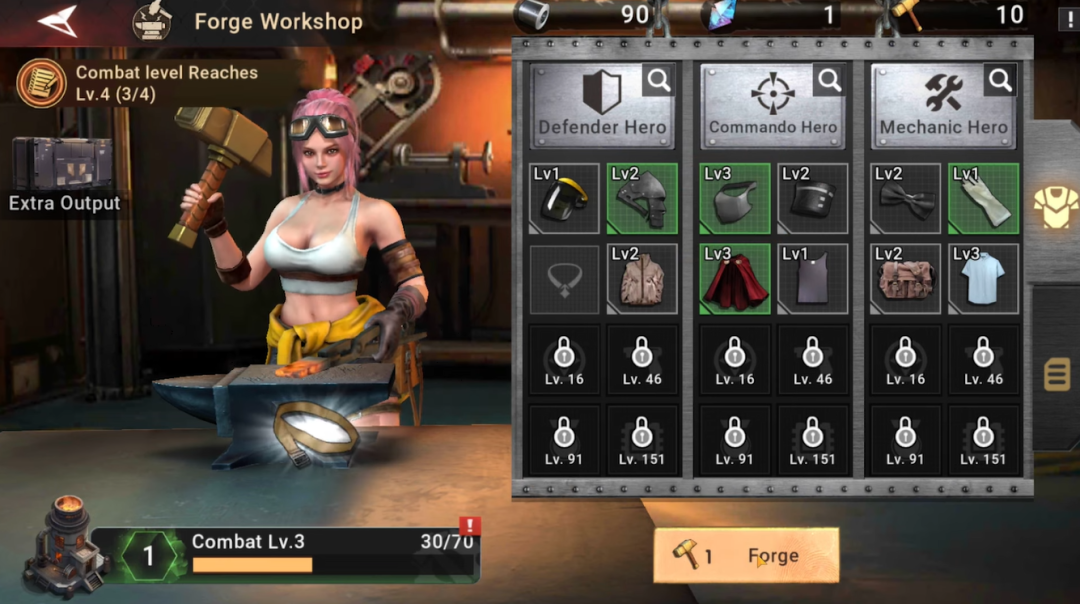Select the Lv1 dark tank top slot
Image resolution: width=1080 pixels, height=604 pixels.
coord(813,279)
